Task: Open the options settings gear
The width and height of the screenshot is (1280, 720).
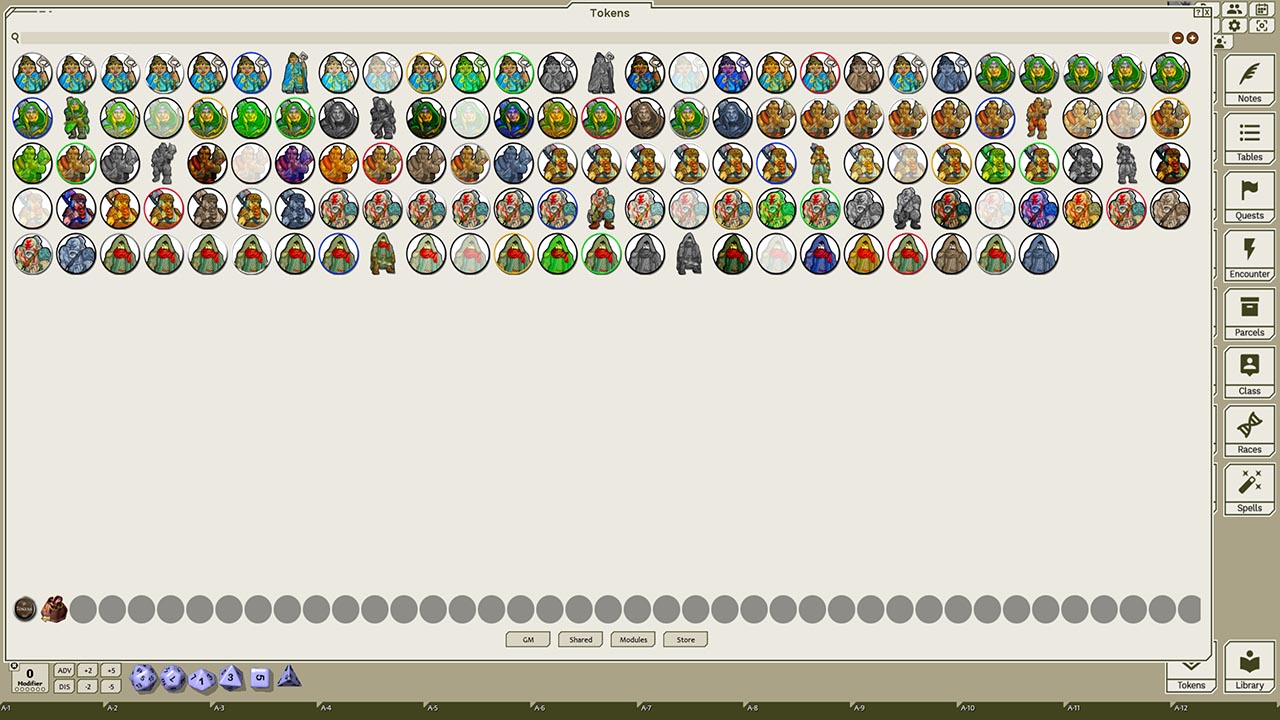Action: point(1234,26)
